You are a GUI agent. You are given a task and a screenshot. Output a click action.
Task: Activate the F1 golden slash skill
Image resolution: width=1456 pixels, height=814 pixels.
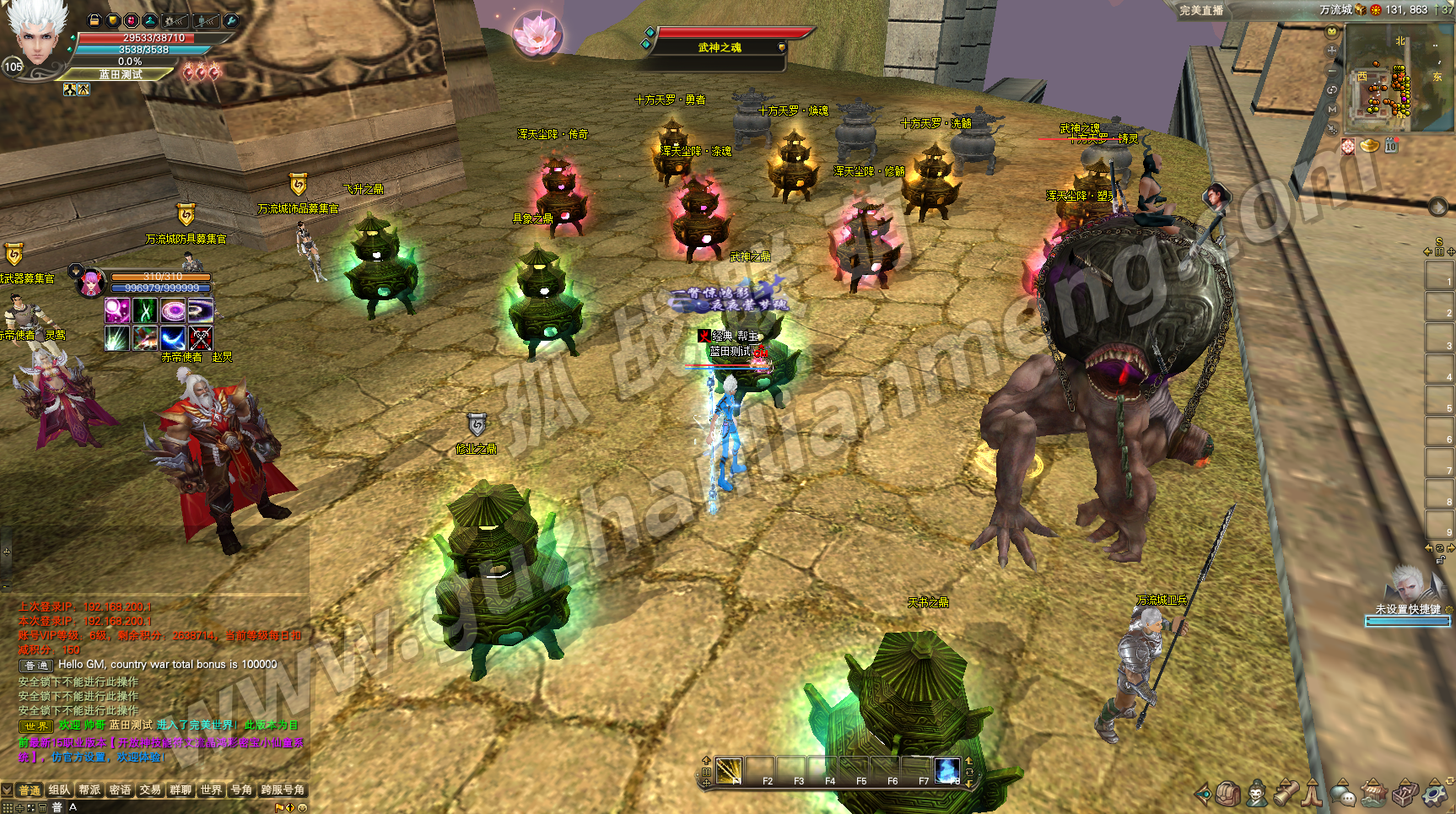click(729, 771)
